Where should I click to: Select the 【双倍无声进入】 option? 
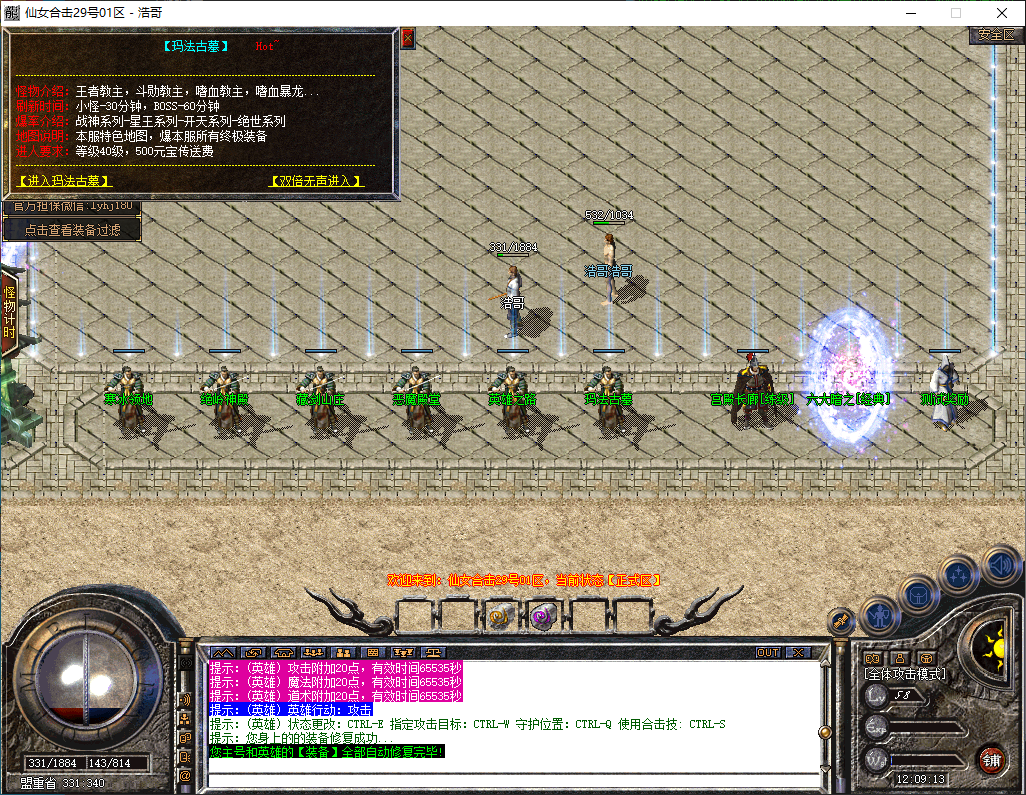click(x=316, y=181)
